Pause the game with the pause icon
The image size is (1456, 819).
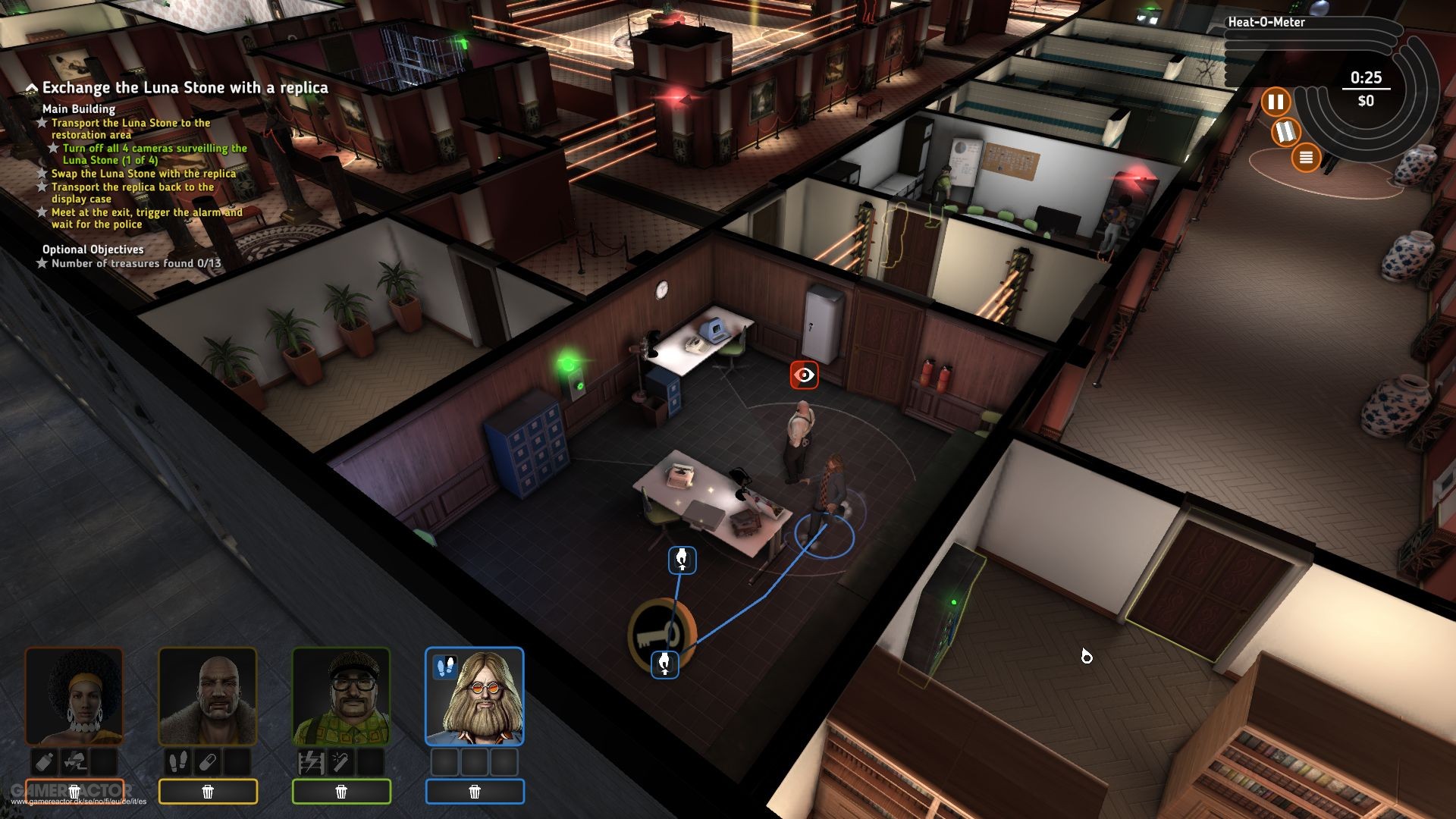point(1276,101)
